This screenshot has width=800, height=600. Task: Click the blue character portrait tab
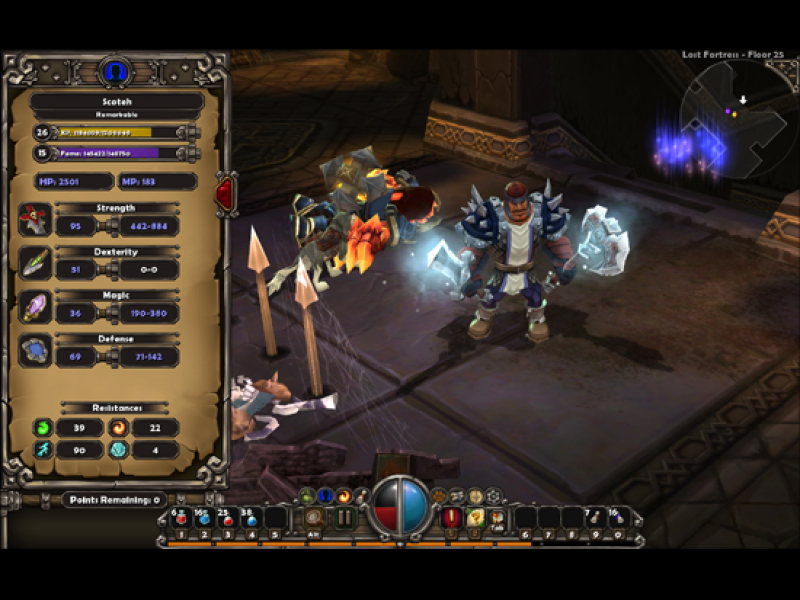(x=116, y=72)
